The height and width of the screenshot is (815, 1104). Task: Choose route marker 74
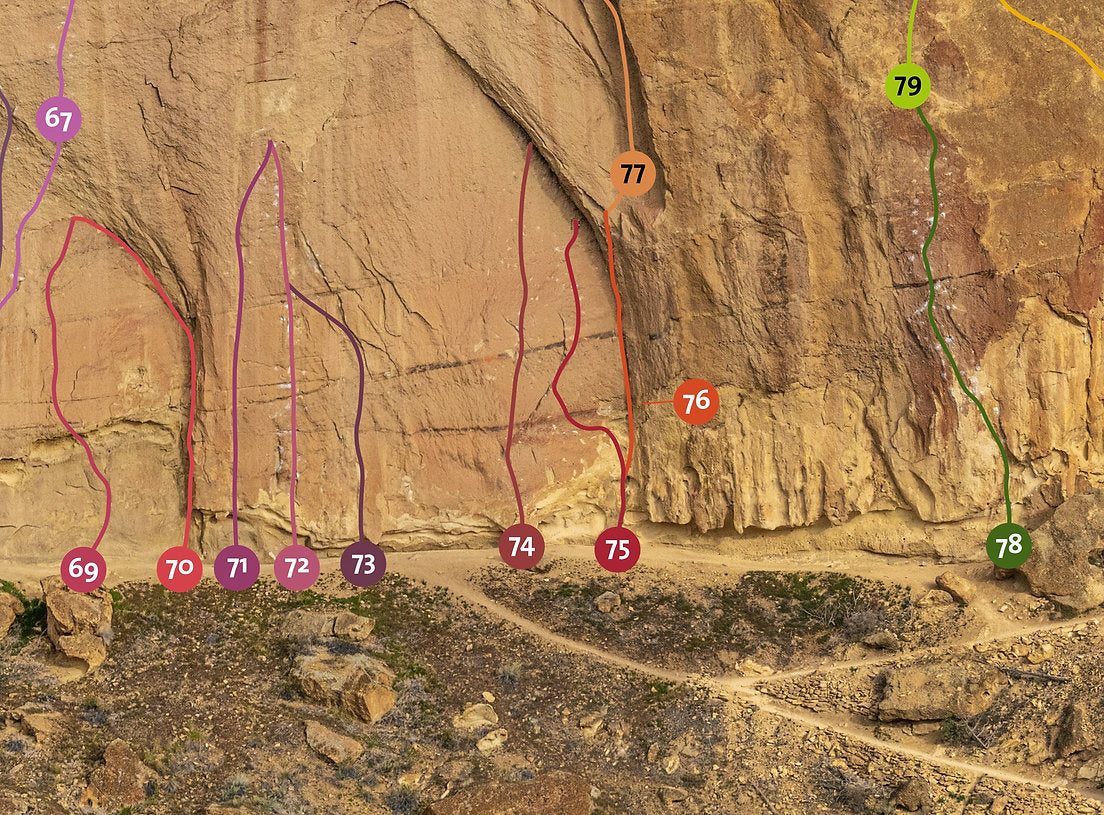pyautogui.click(x=521, y=546)
